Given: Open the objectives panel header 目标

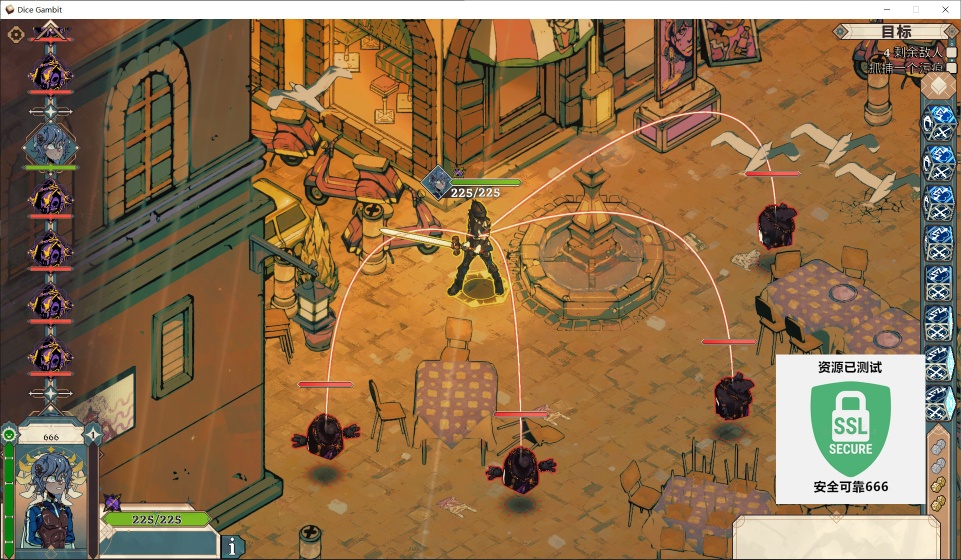Looking at the screenshot, I should [x=896, y=32].
